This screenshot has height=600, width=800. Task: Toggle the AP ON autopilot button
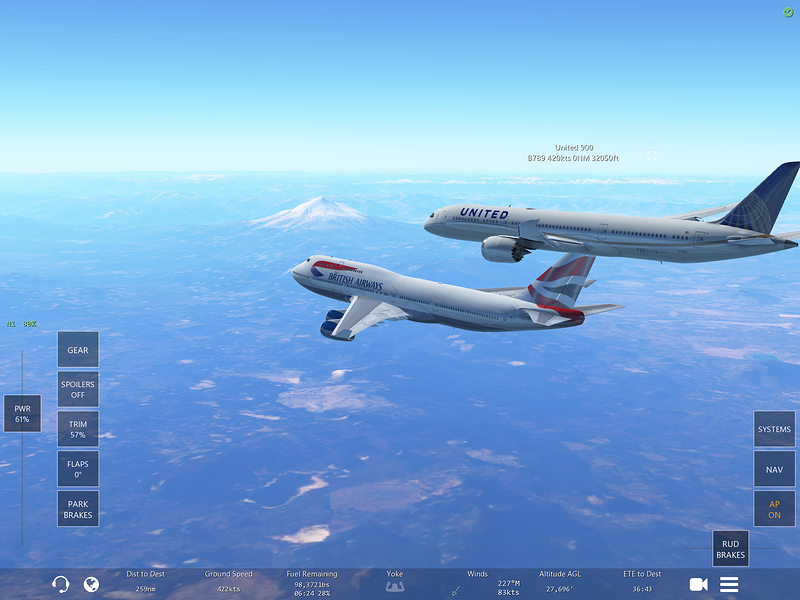point(774,509)
